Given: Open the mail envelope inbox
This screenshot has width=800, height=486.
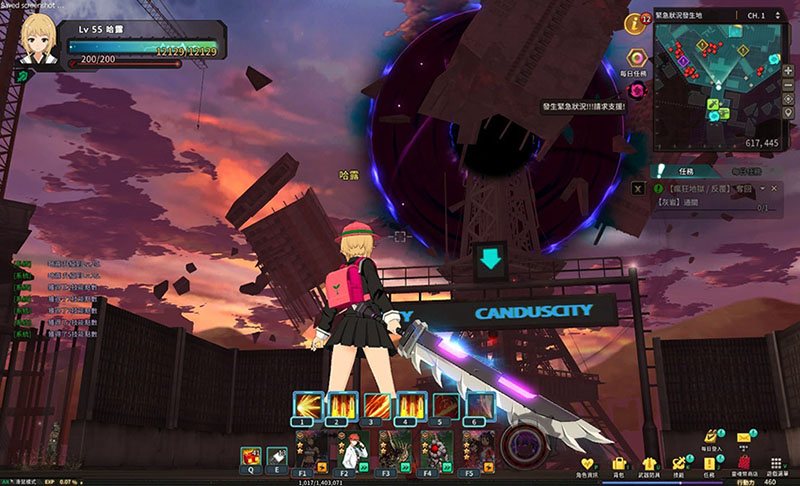Looking at the screenshot, I should (744, 437).
